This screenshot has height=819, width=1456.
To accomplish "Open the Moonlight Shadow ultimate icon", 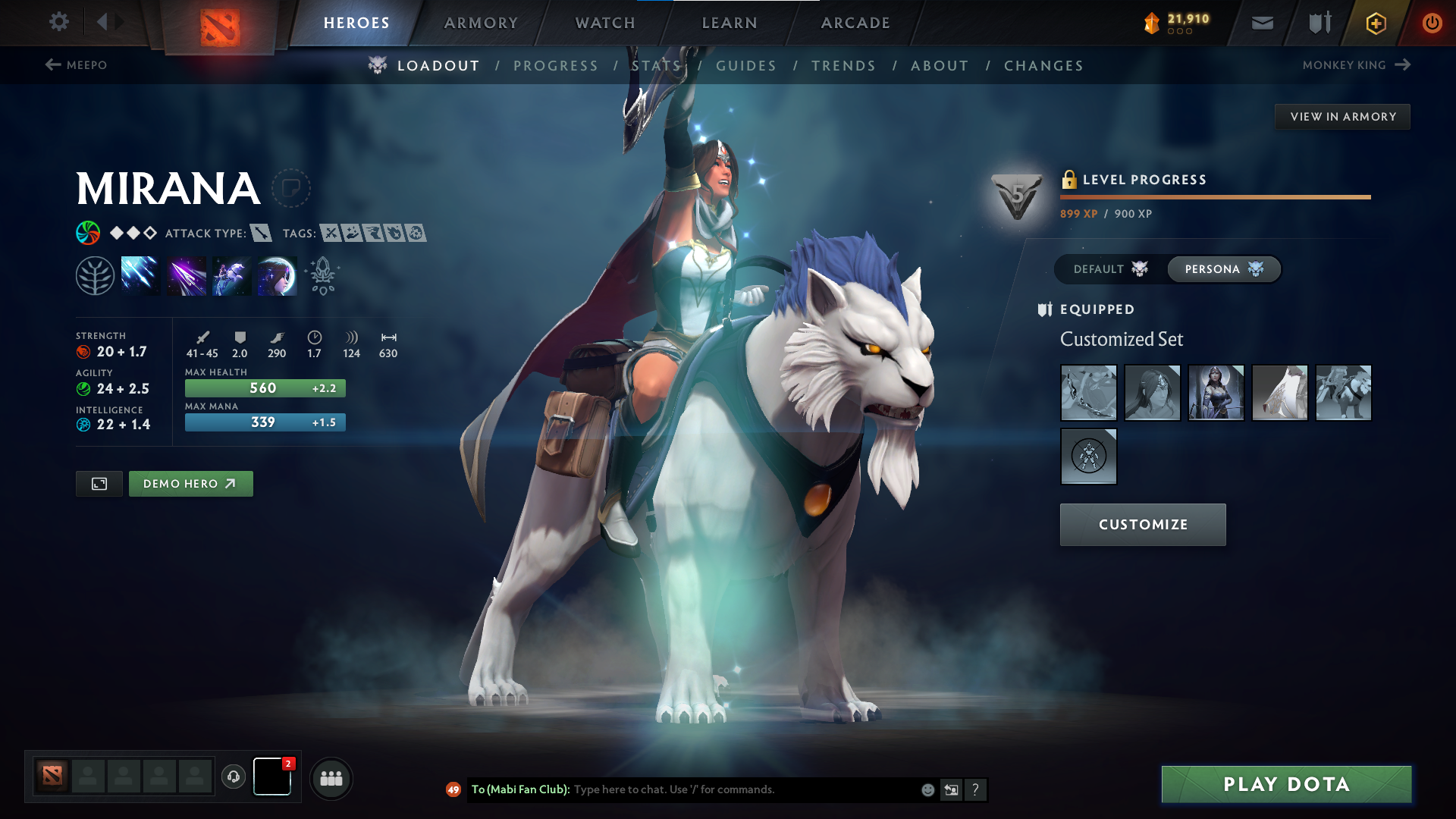I will coord(276,275).
